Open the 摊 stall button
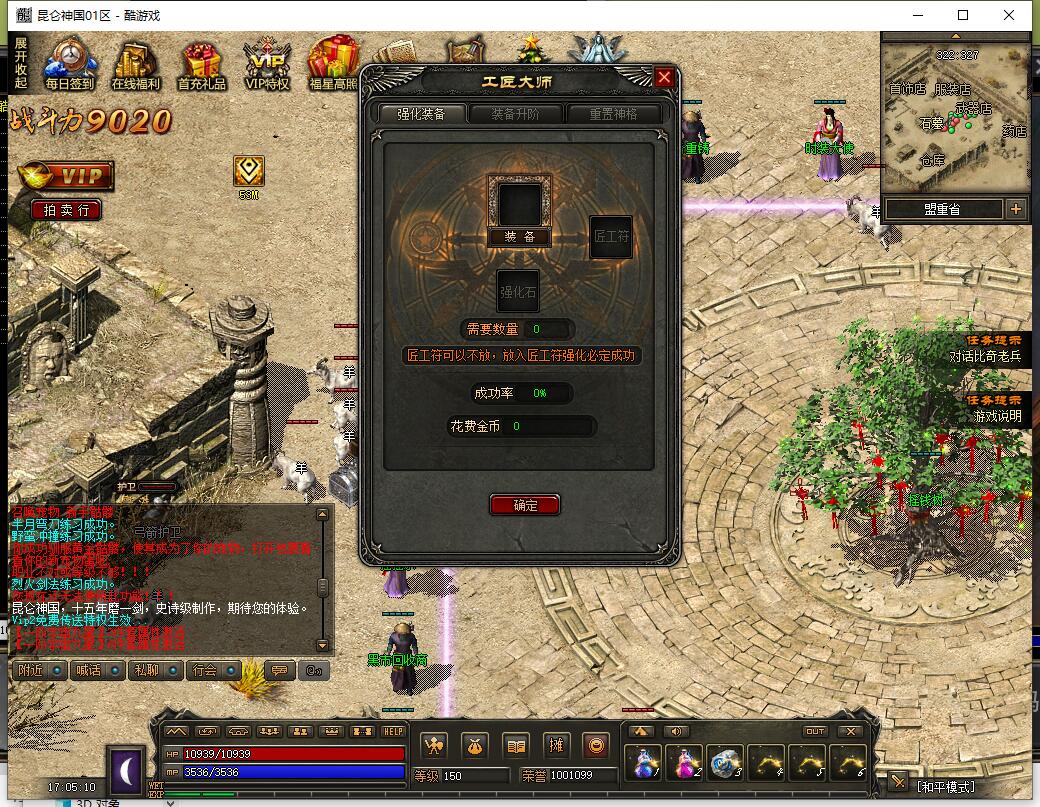1040x807 pixels. click(556, 745)
